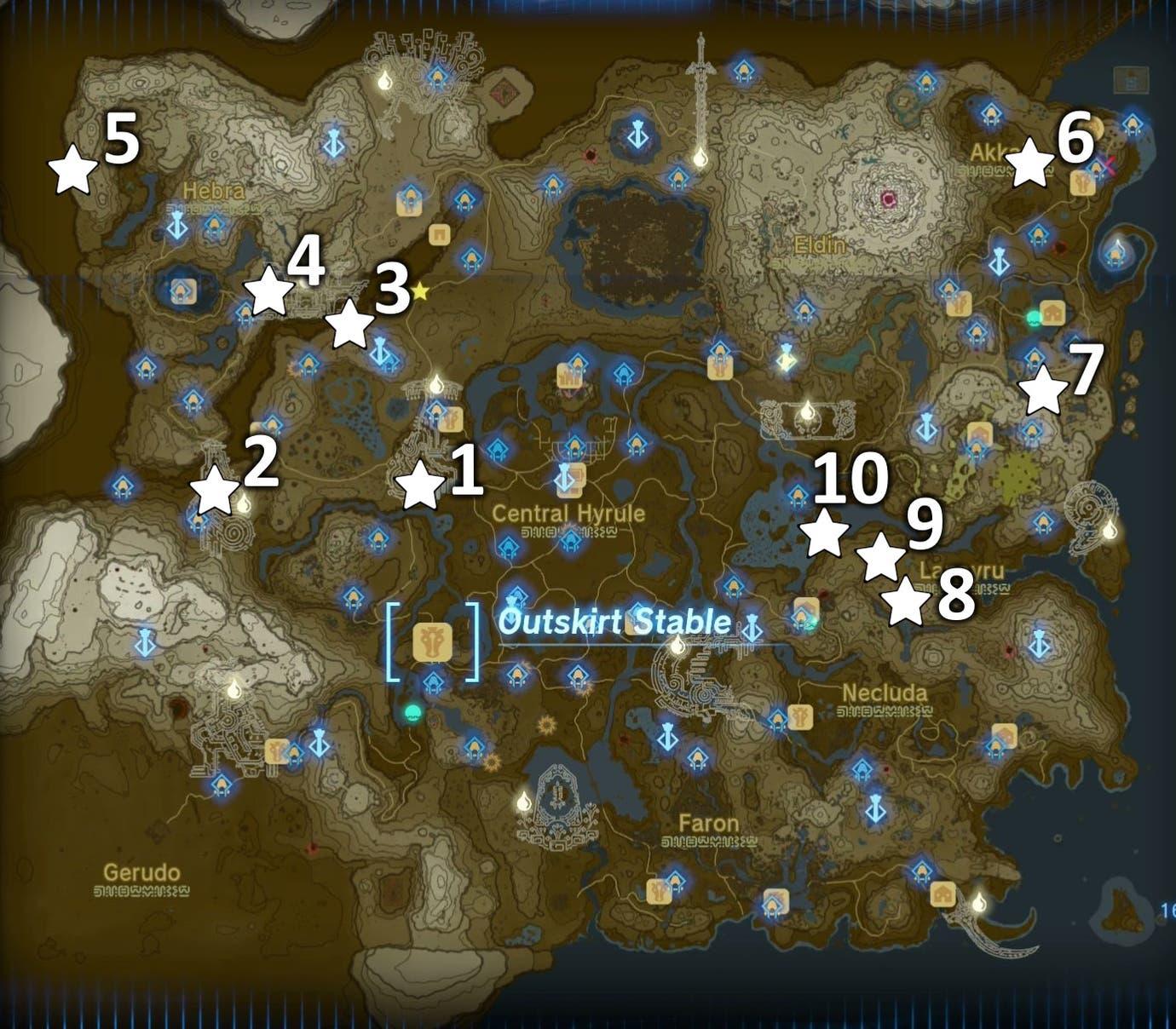This screenshot has height=1029, width=1176.
Task: Click the green fairy fountain dot in Akkala
Action: coord(1034,317)
